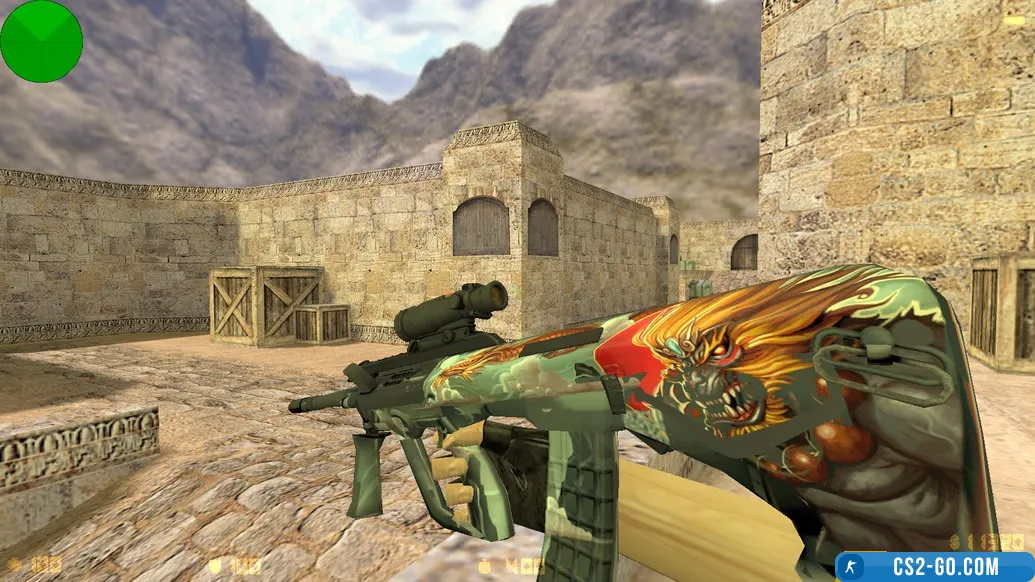Open the CS2-GO.COM watermark logo
The image size is (1035, 582).
(935, 567)
